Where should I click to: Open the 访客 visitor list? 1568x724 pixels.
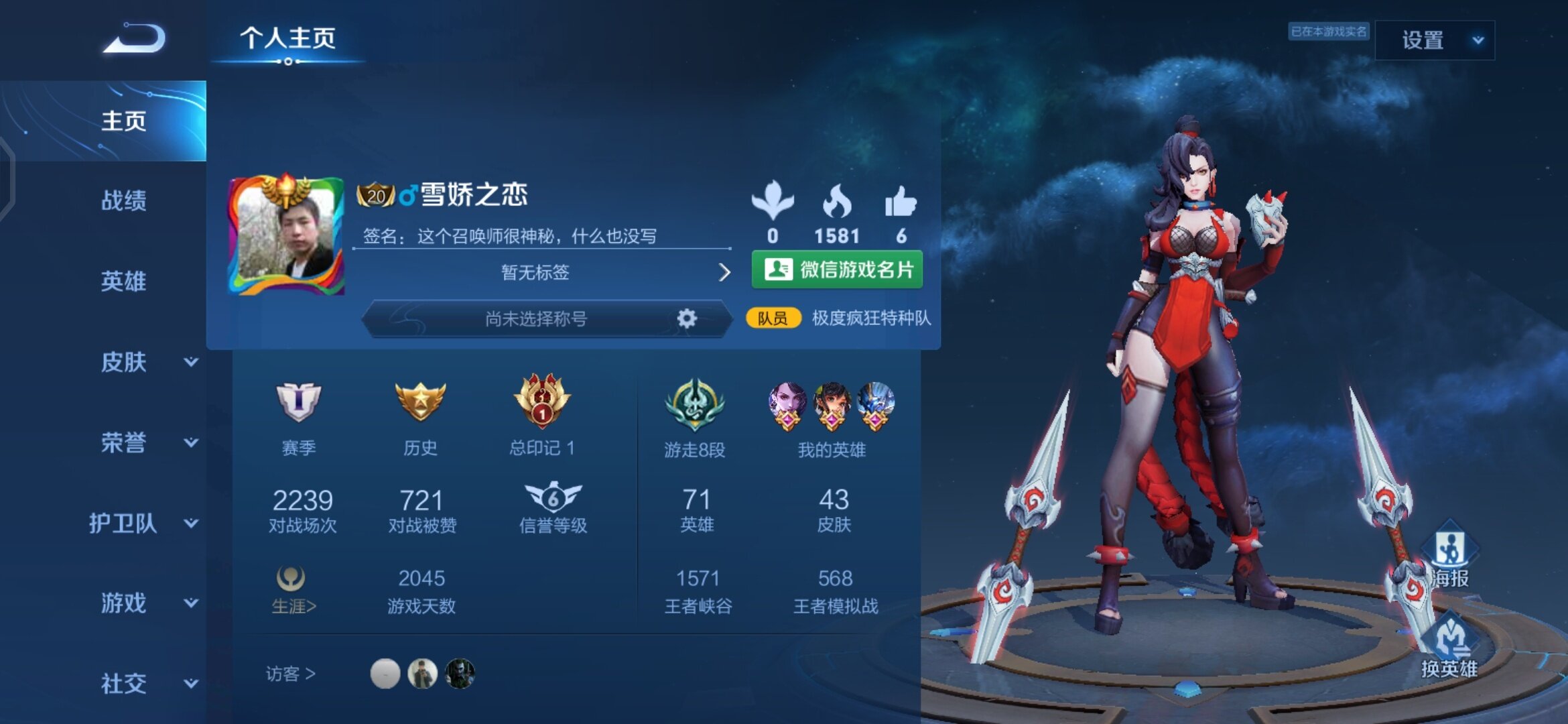291,673
